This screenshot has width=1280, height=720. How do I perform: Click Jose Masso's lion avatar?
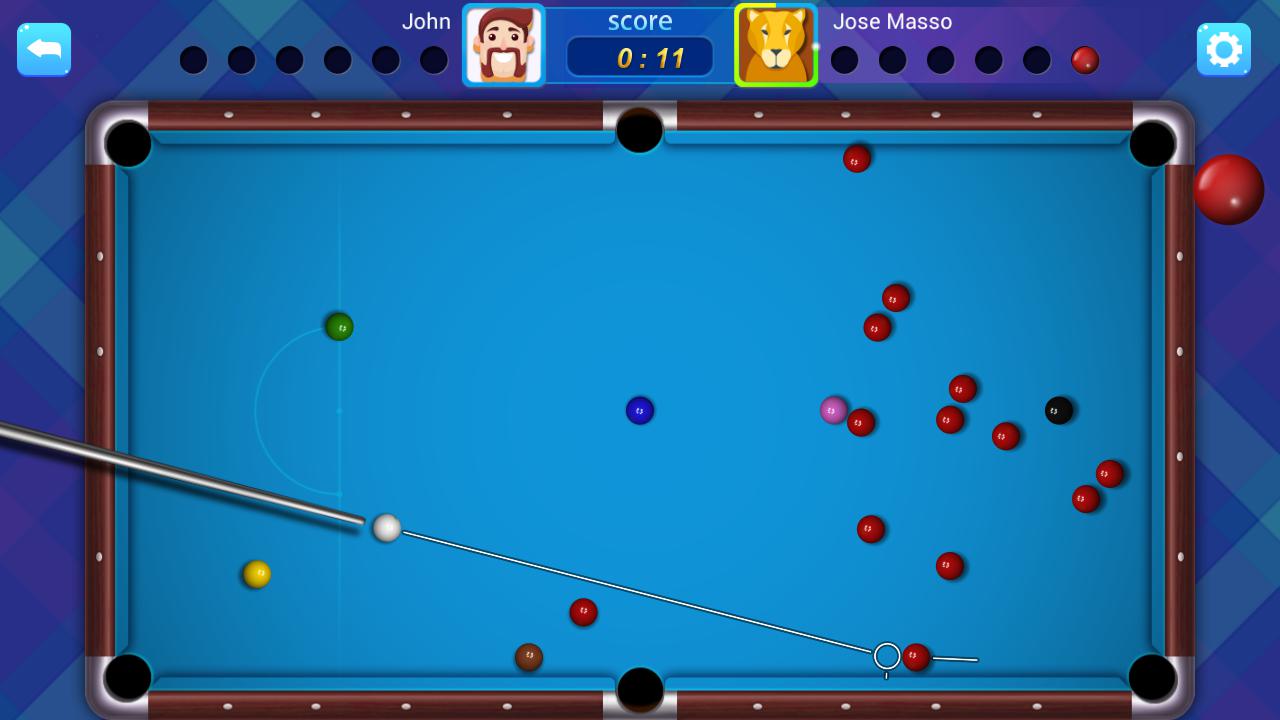pos(776,45)
